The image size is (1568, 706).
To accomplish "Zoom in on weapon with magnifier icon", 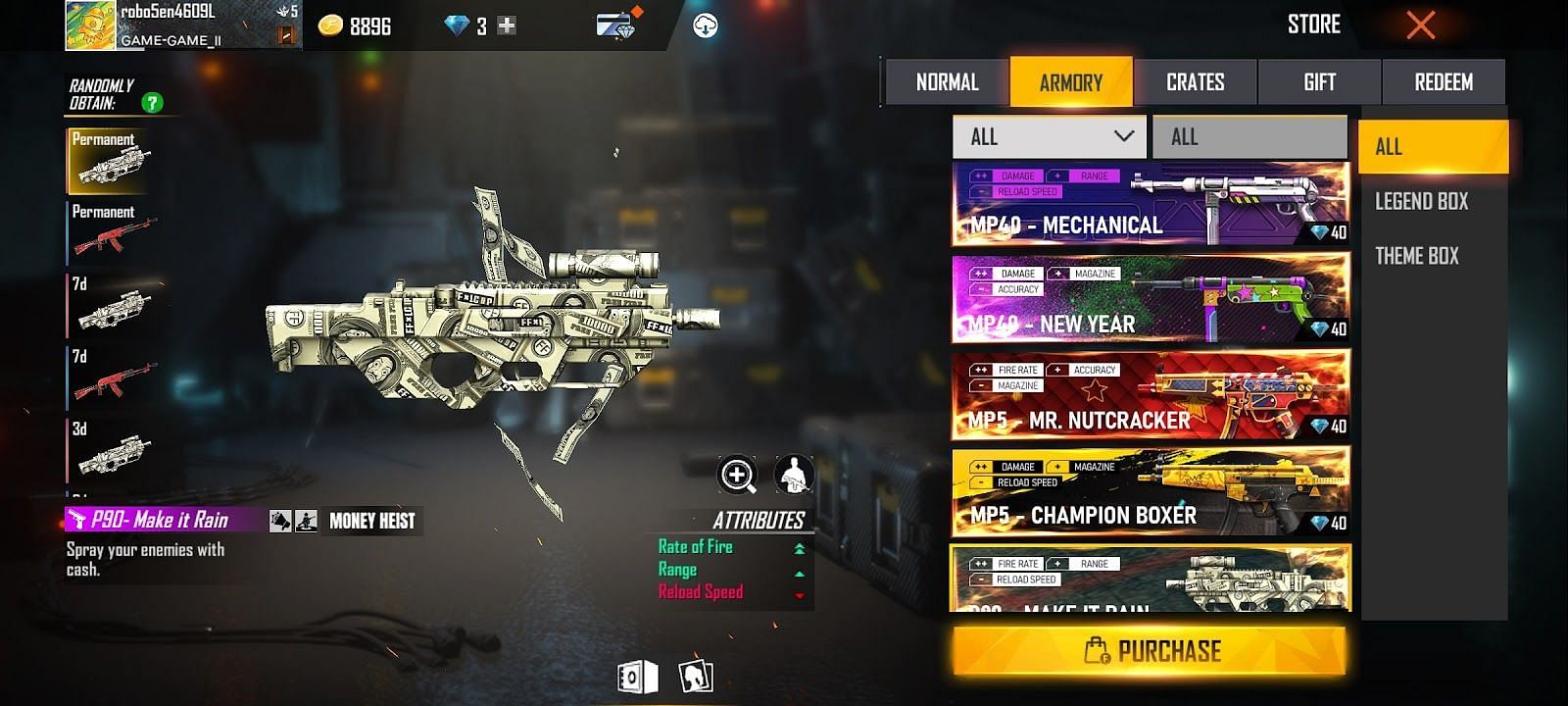I will point(737,476).
